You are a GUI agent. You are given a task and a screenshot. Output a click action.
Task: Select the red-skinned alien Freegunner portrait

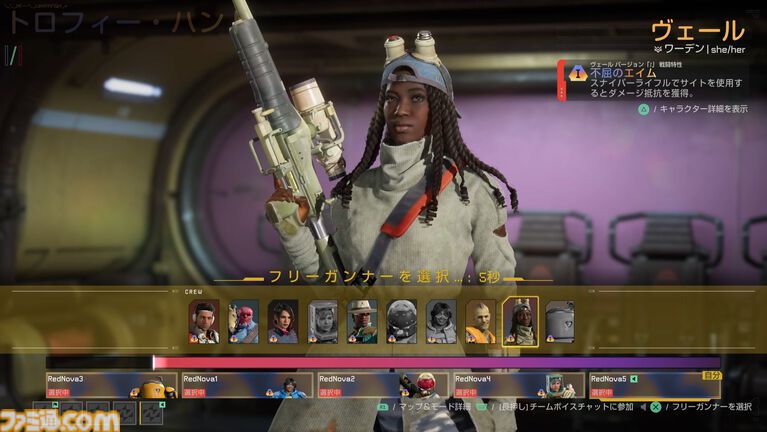point(243,321)
